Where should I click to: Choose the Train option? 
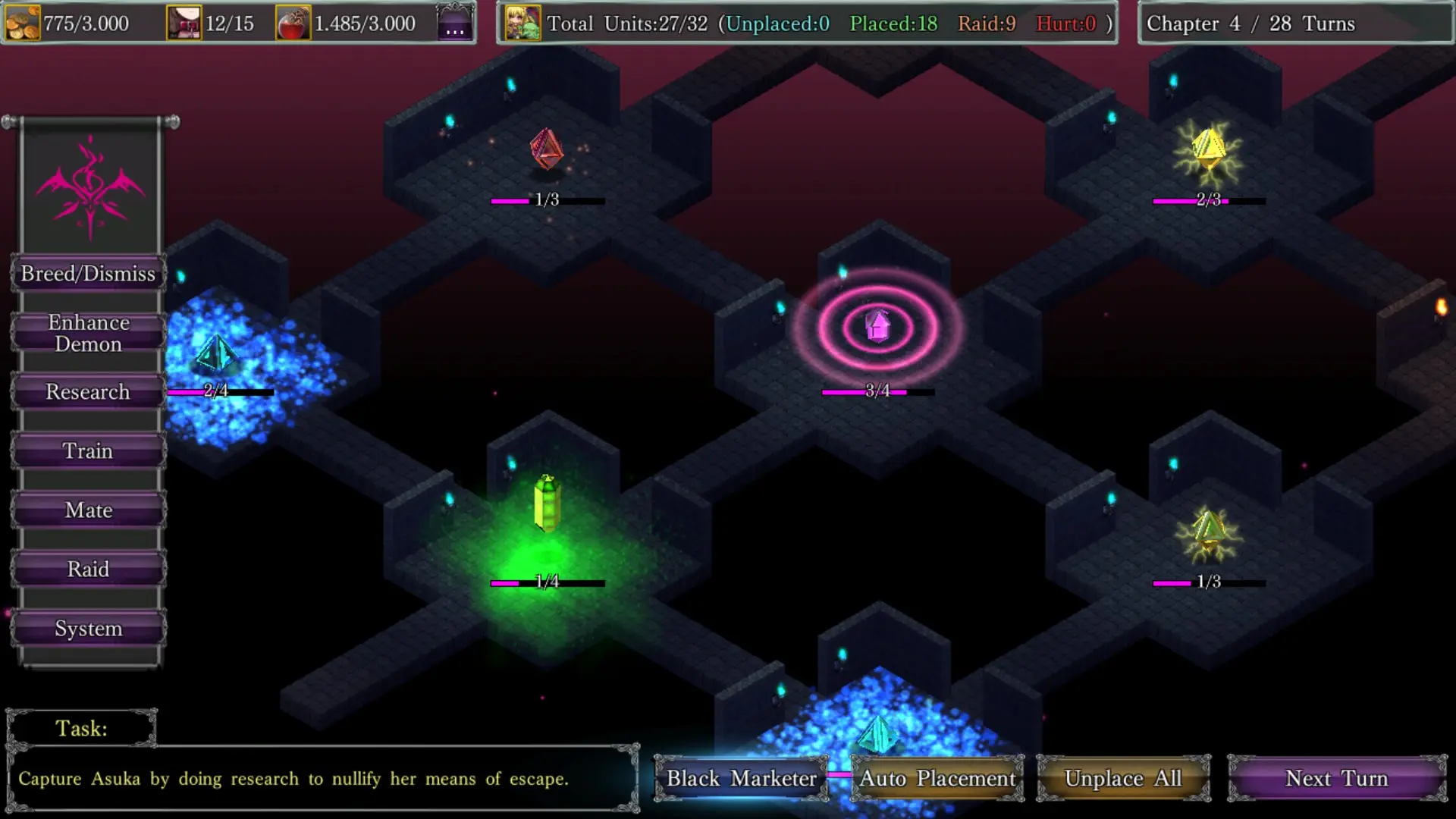[88, 451]
